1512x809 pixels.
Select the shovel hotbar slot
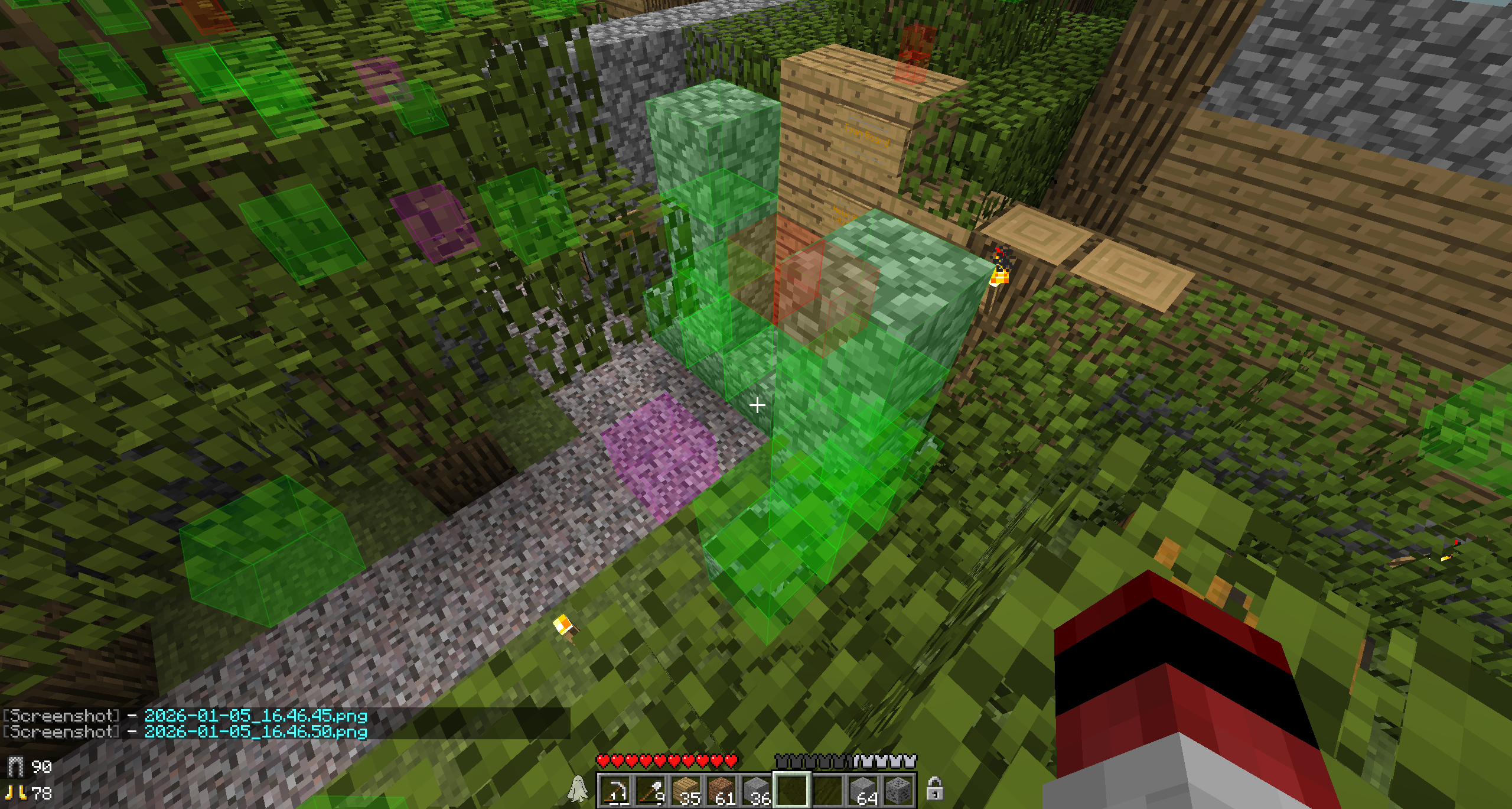click(x=650, y=790)
